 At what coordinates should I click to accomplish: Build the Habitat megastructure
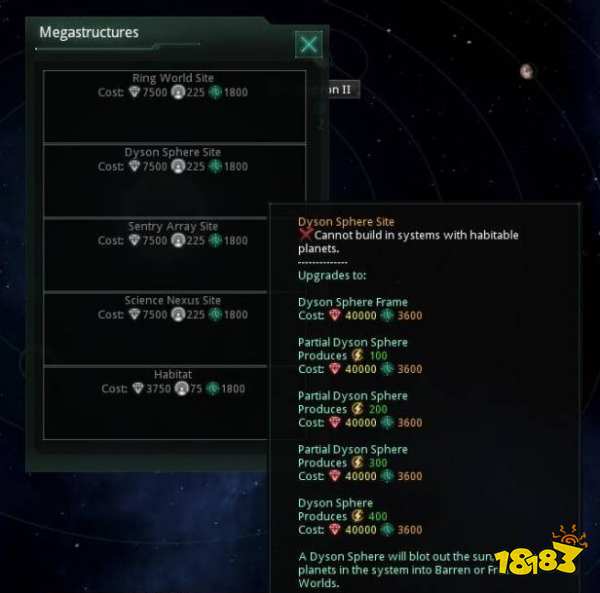174,401
